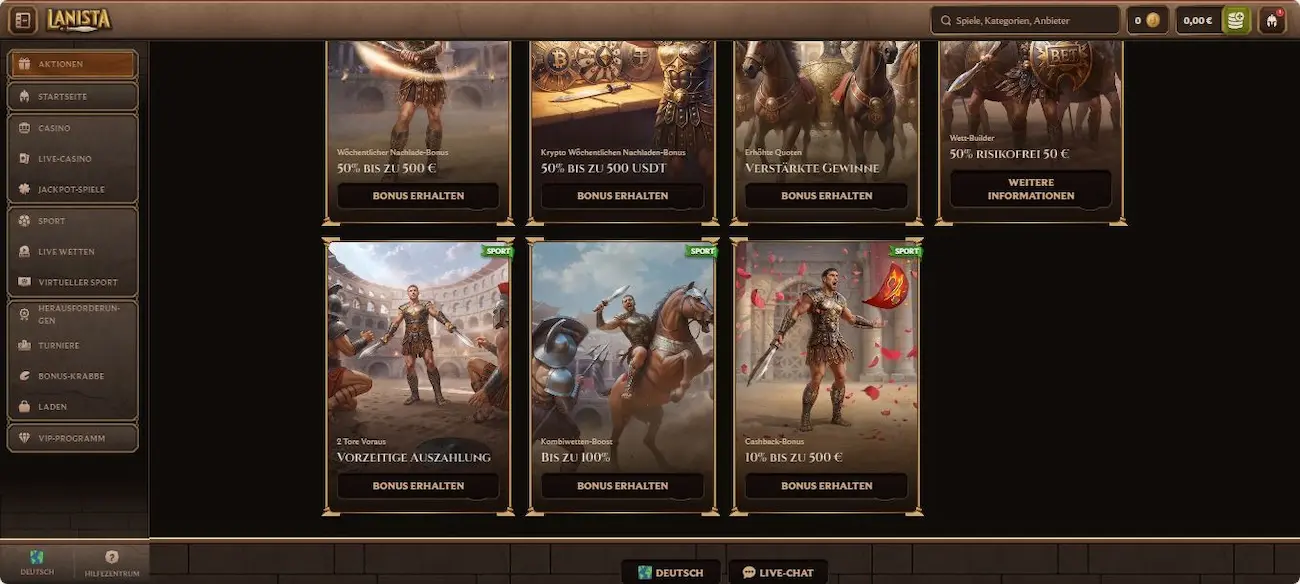Open the VIP-Programm page
The width and height of the screenshot is (1300, 584).
click(x=72, y=438)
